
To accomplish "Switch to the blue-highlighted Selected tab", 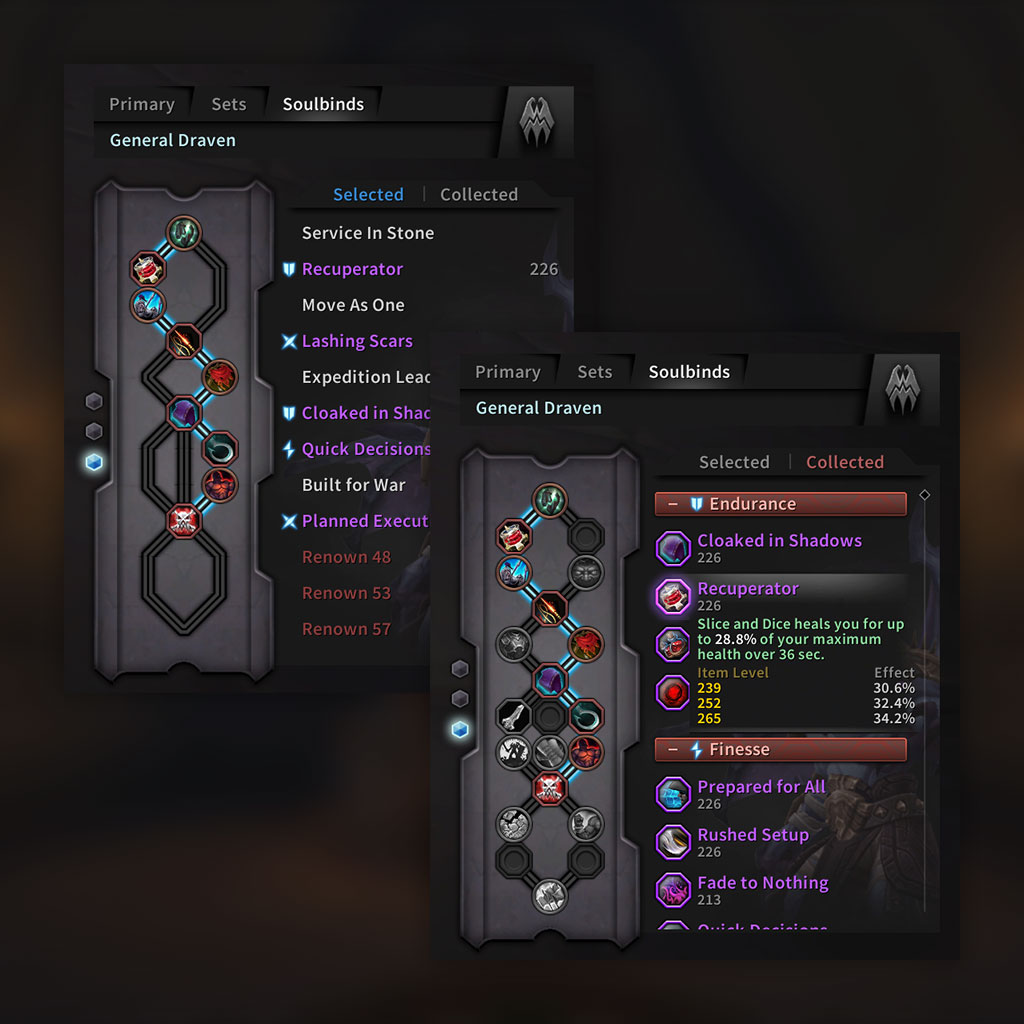I will pyautogui.click(x=368, y=194).
